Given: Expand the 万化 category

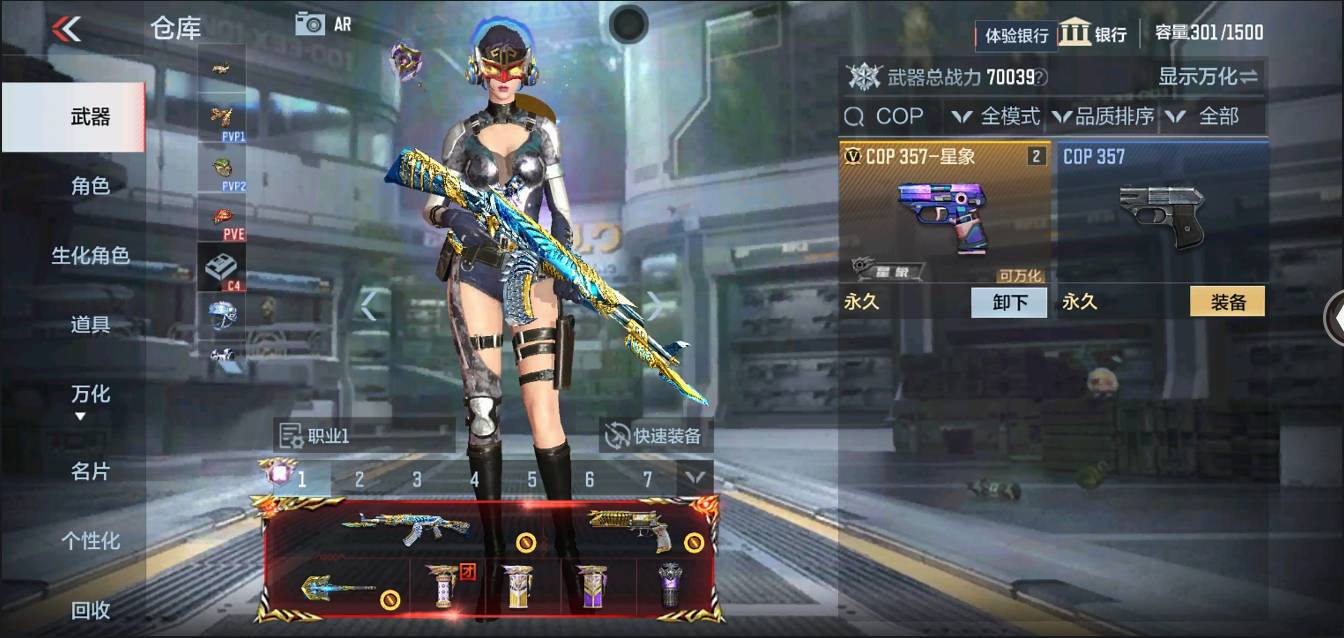Looking at the screenshot, I should pyautogui.click(x=90, y=398).
